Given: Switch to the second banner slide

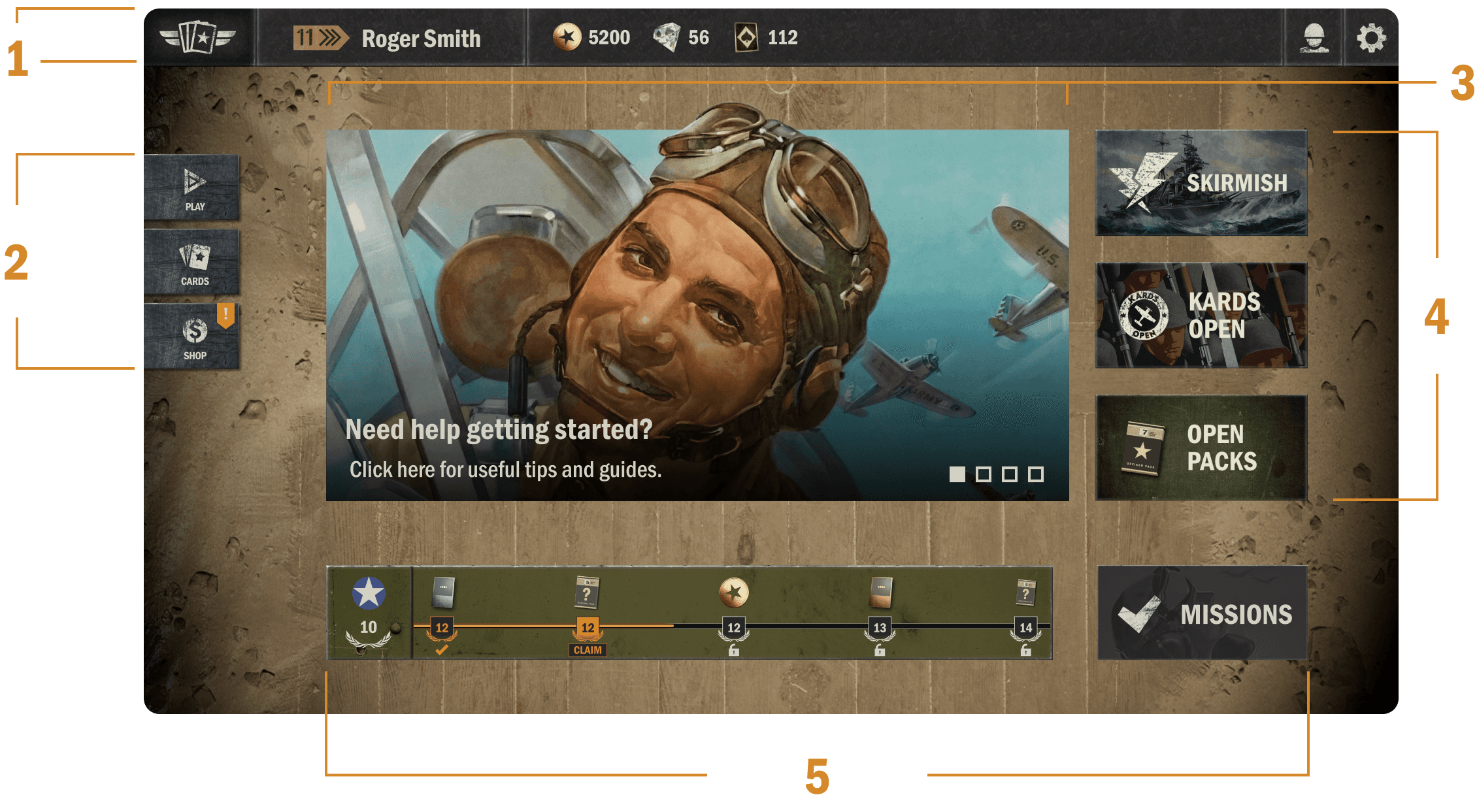Looking at the screenshot, I should [983, 474].
